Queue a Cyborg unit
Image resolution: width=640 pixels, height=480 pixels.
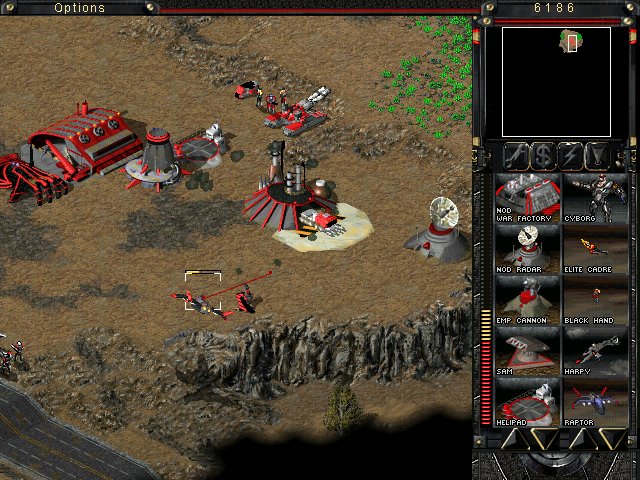pos(595,197)
